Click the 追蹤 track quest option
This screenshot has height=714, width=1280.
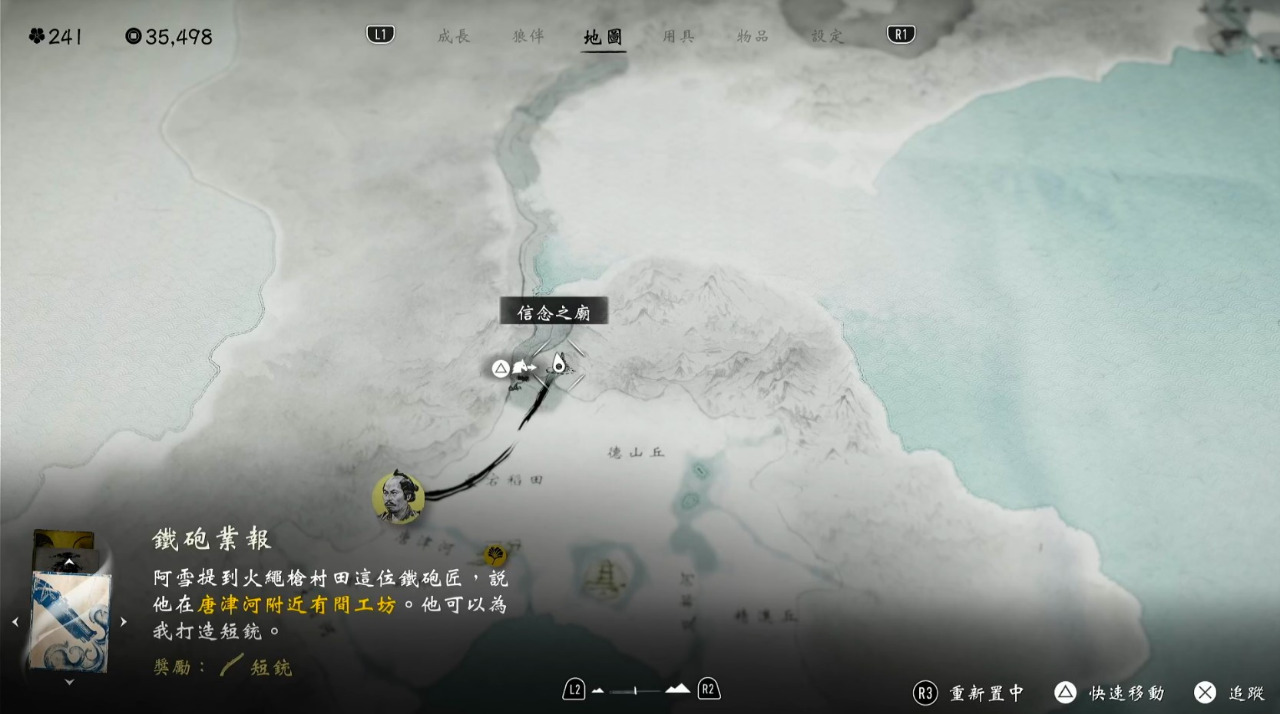click(1231, 693)
